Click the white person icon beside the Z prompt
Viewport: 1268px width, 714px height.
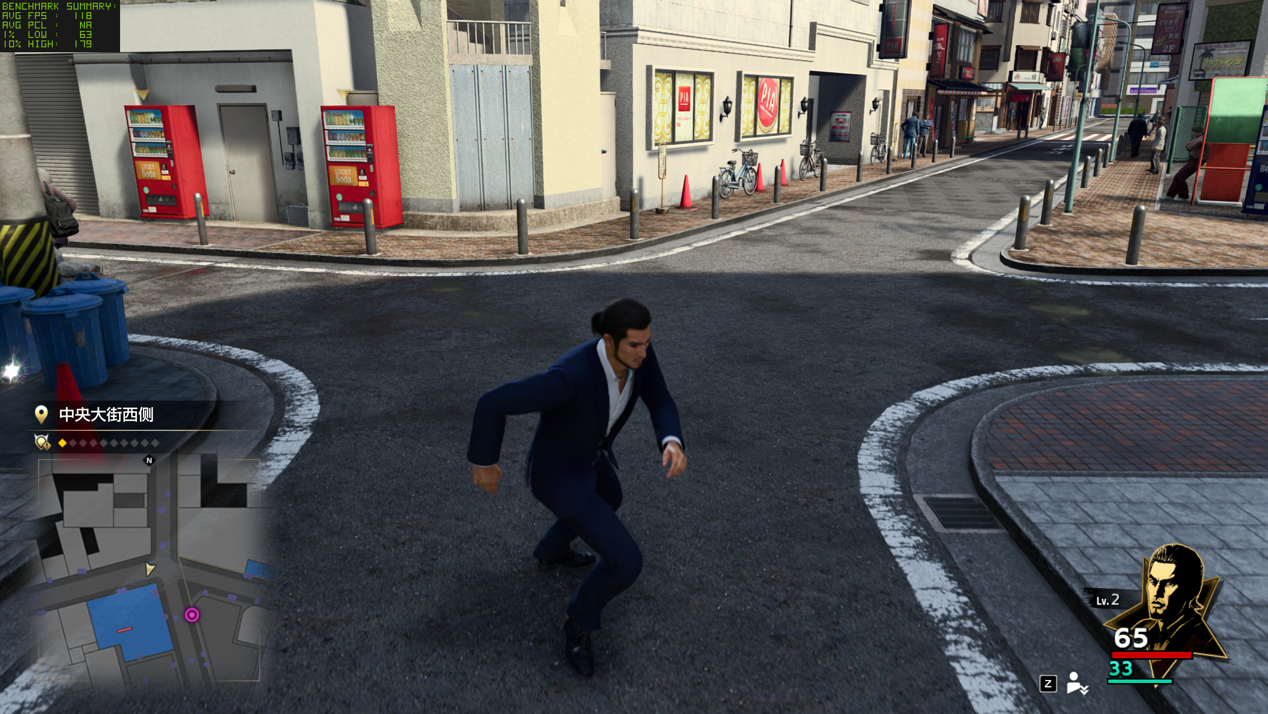click(x=1076, y=683)
